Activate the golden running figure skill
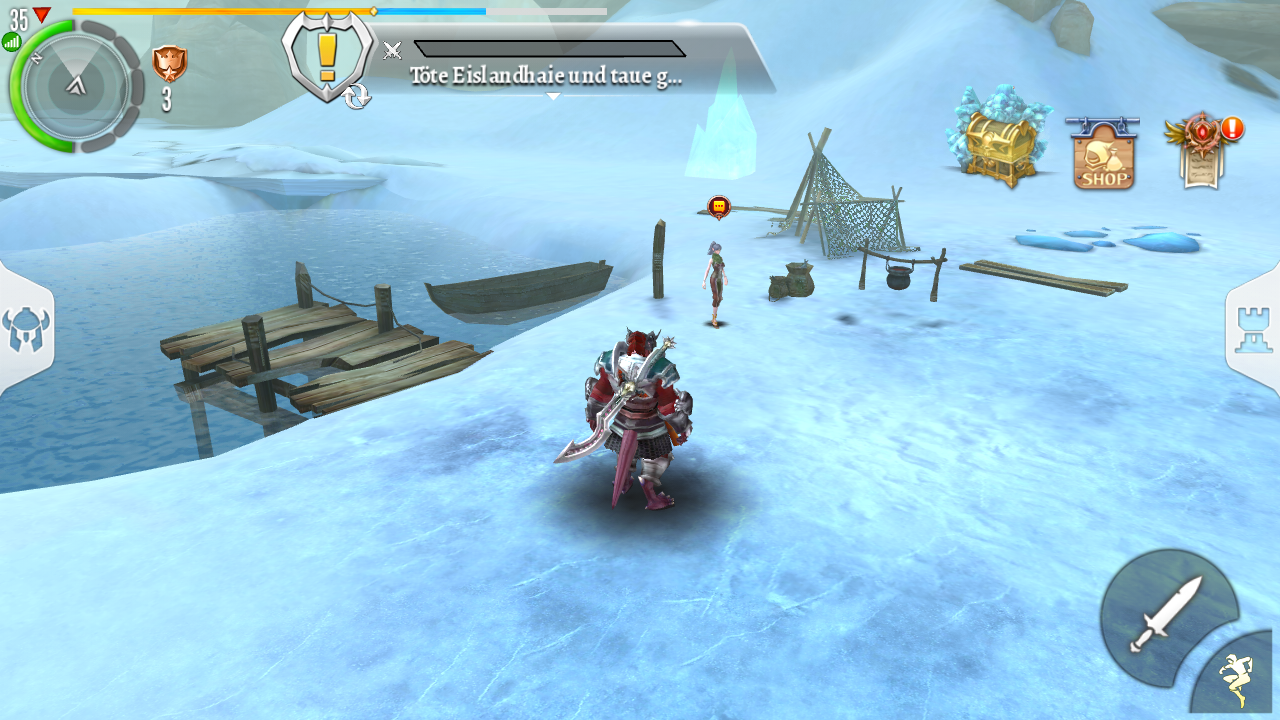Viewport: 1280px width, 720px height. point(1237,678)
